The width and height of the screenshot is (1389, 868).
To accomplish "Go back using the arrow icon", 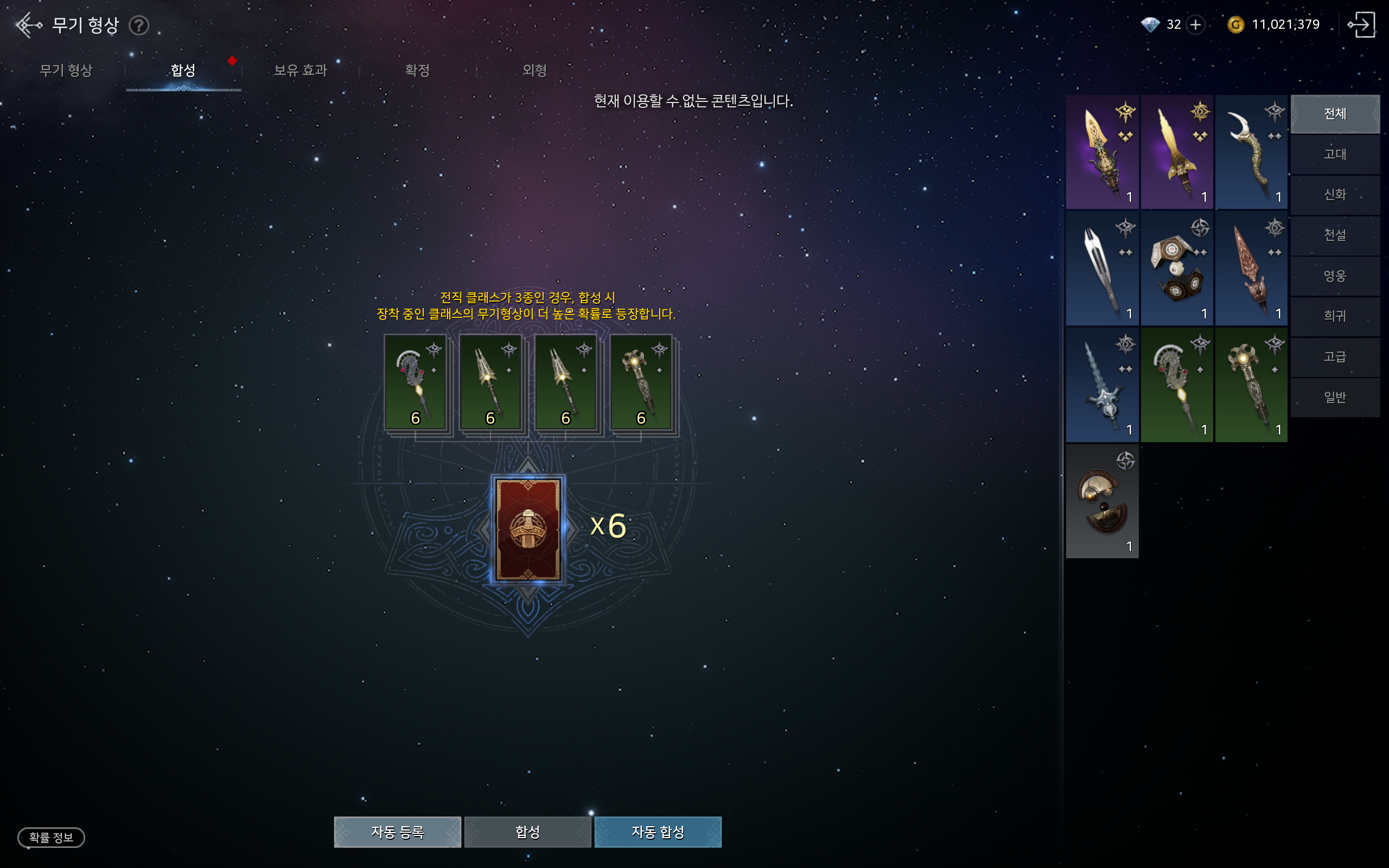I will pyautogui.click(x=28, y=25).
